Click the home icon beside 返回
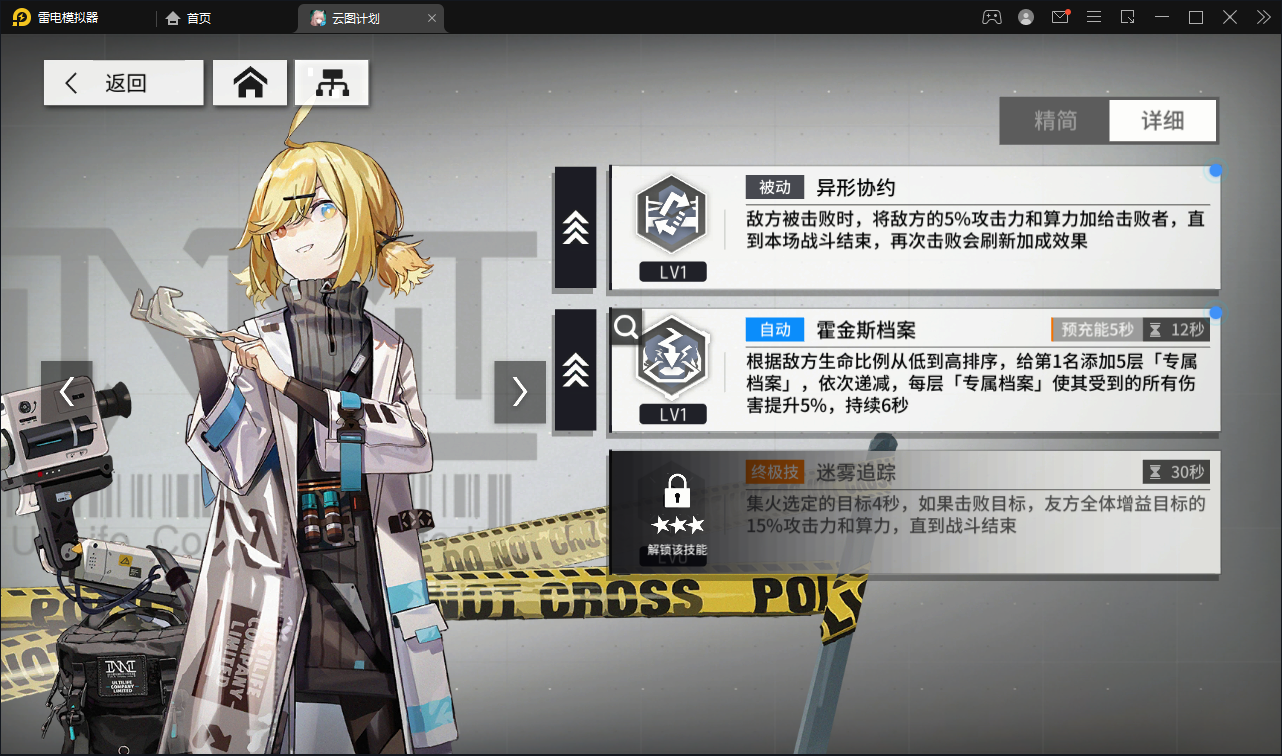The width and height of the screenshot is (1282, 756). click(x=250, y=82)
